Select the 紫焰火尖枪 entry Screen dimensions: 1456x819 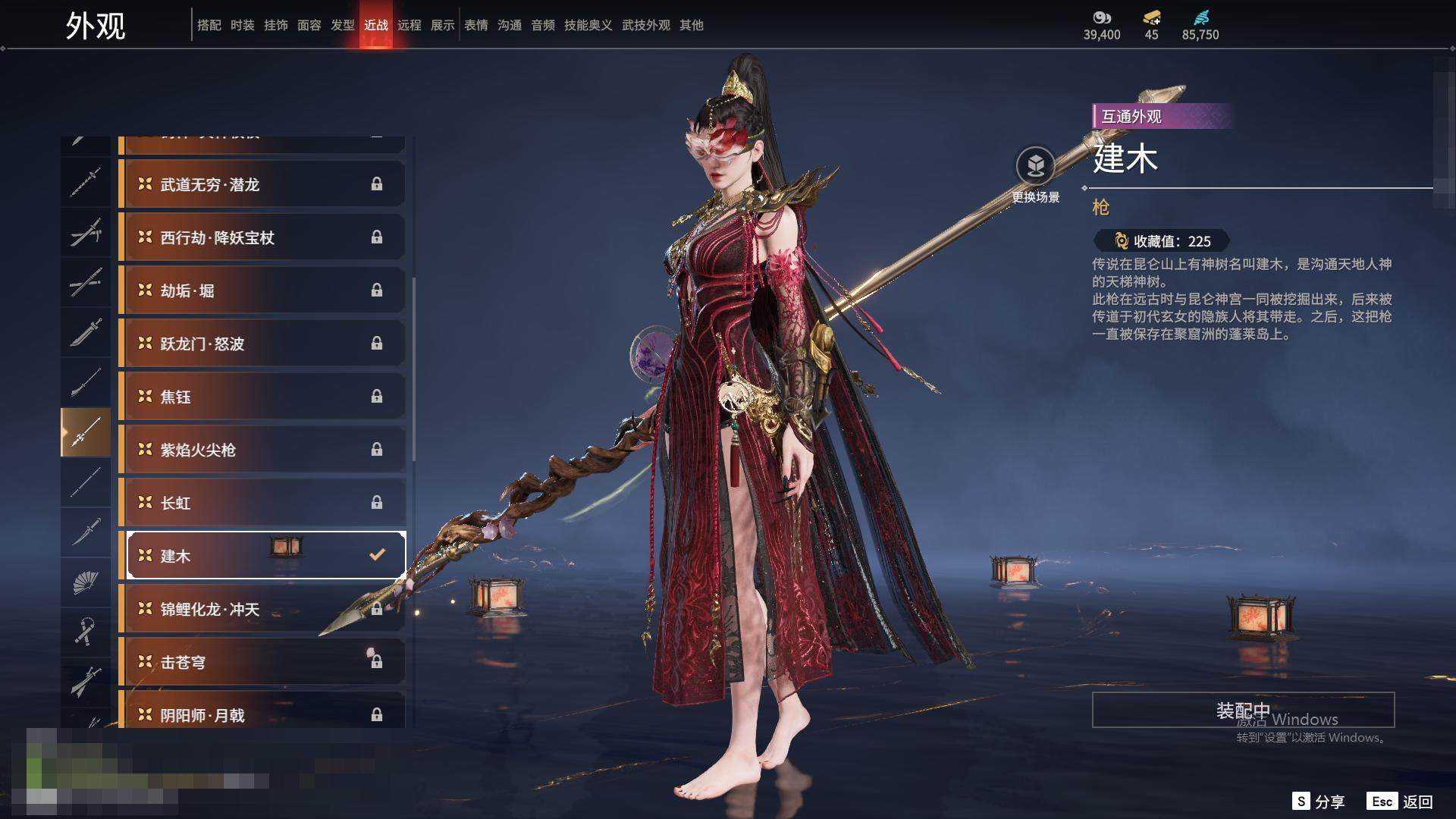click(x=262, y=450)
